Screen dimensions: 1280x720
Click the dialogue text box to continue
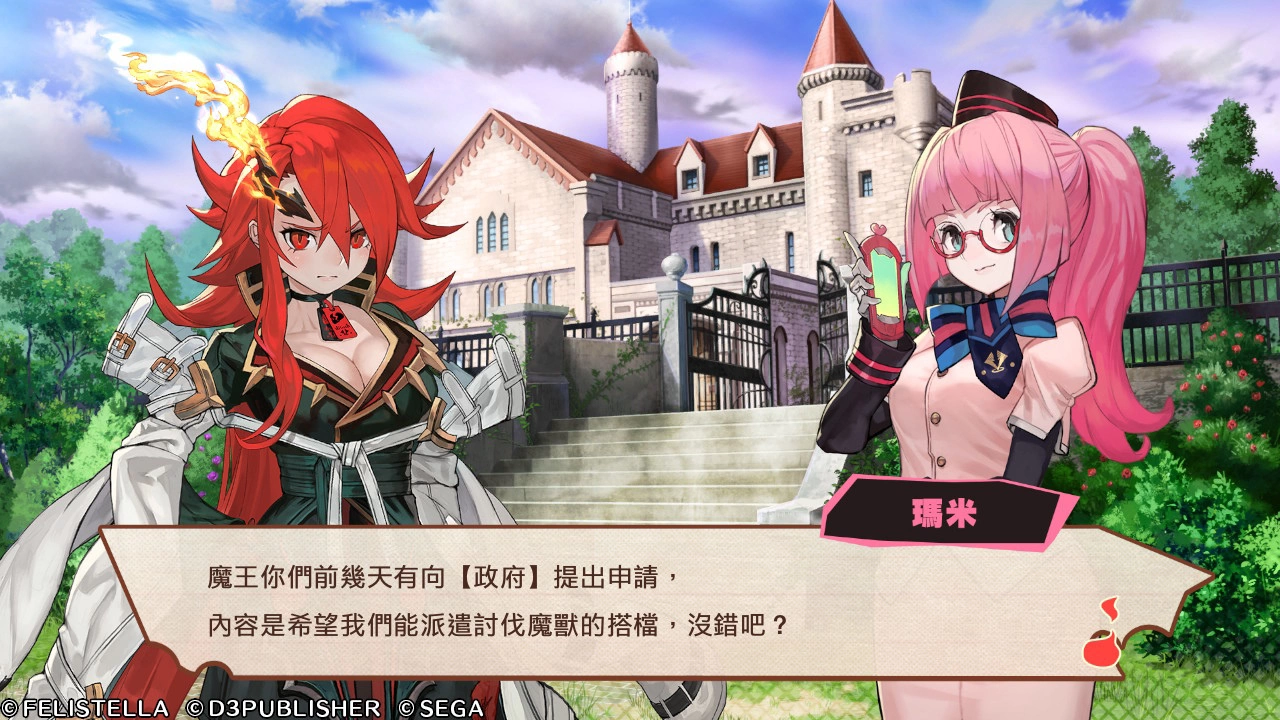click(640, 600)
